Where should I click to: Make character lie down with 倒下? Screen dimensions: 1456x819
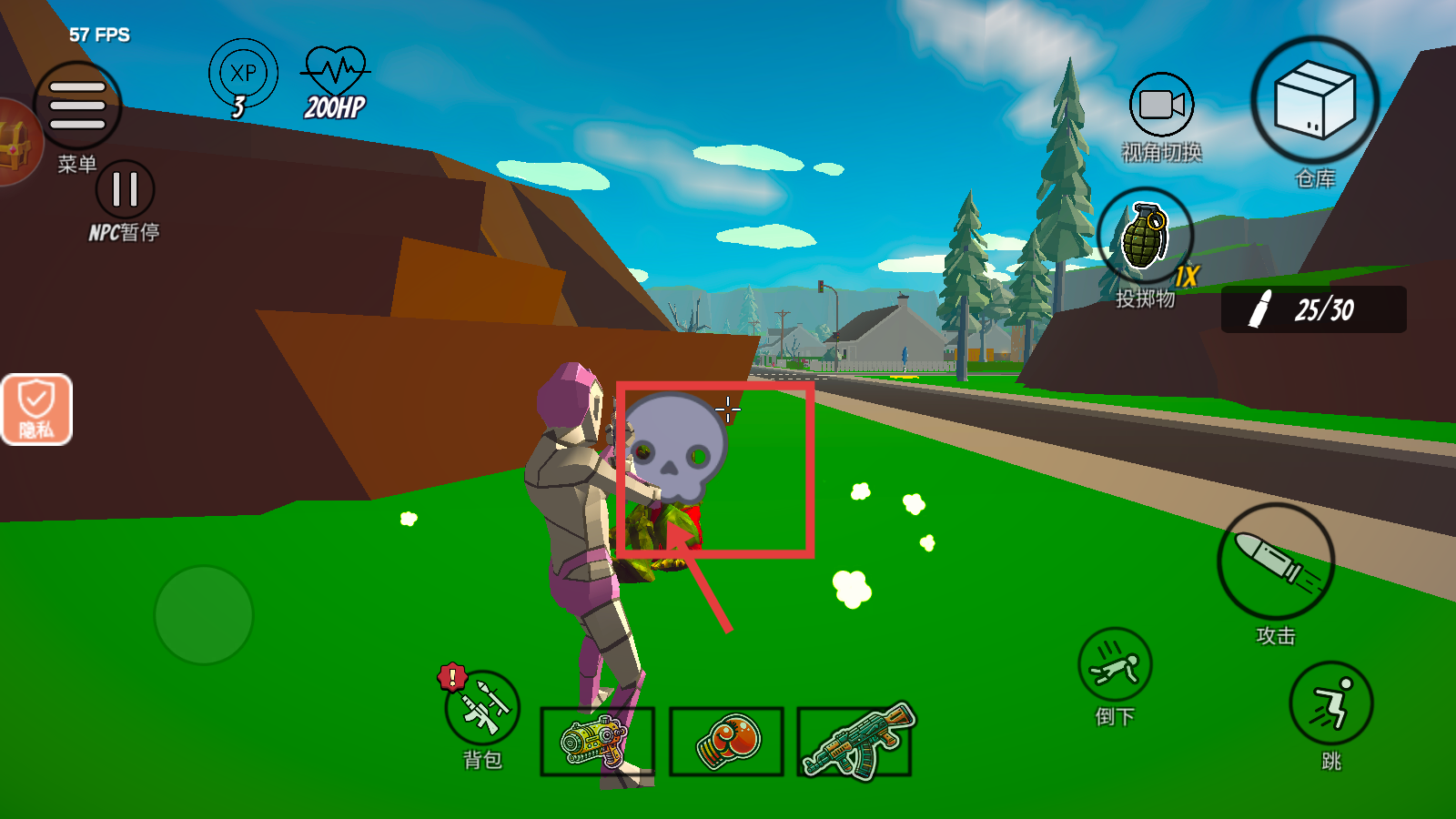coord(1115,665)
